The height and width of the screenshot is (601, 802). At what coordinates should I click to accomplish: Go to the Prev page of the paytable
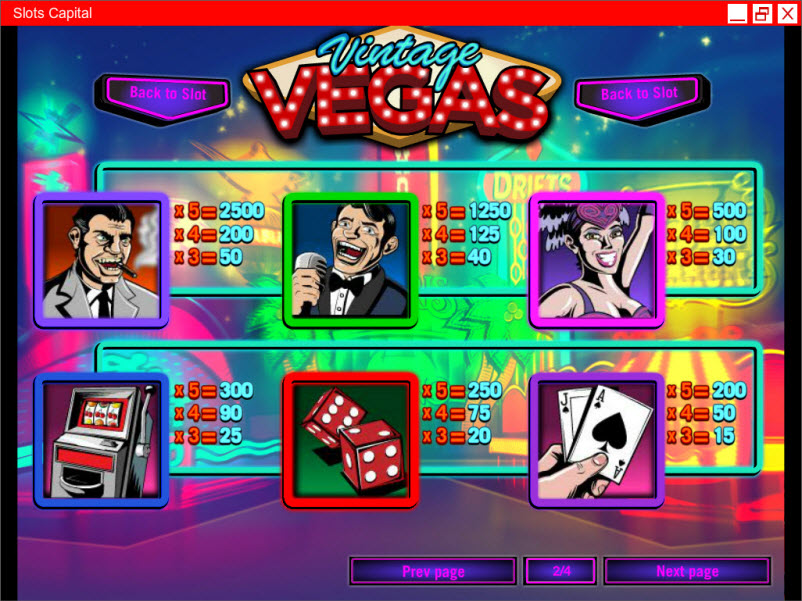click(433, 572)
